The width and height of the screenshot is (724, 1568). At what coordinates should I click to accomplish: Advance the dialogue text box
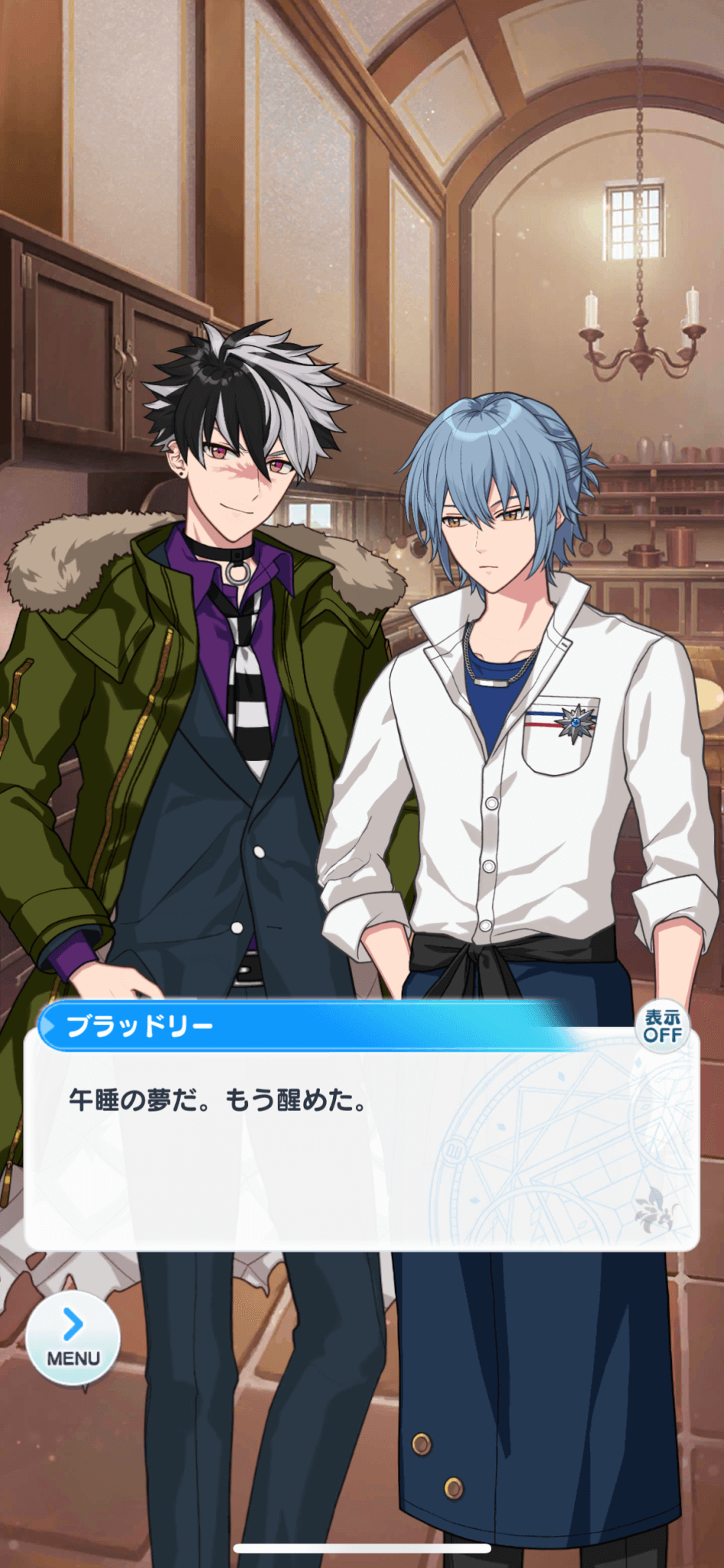pos(361,1148)
